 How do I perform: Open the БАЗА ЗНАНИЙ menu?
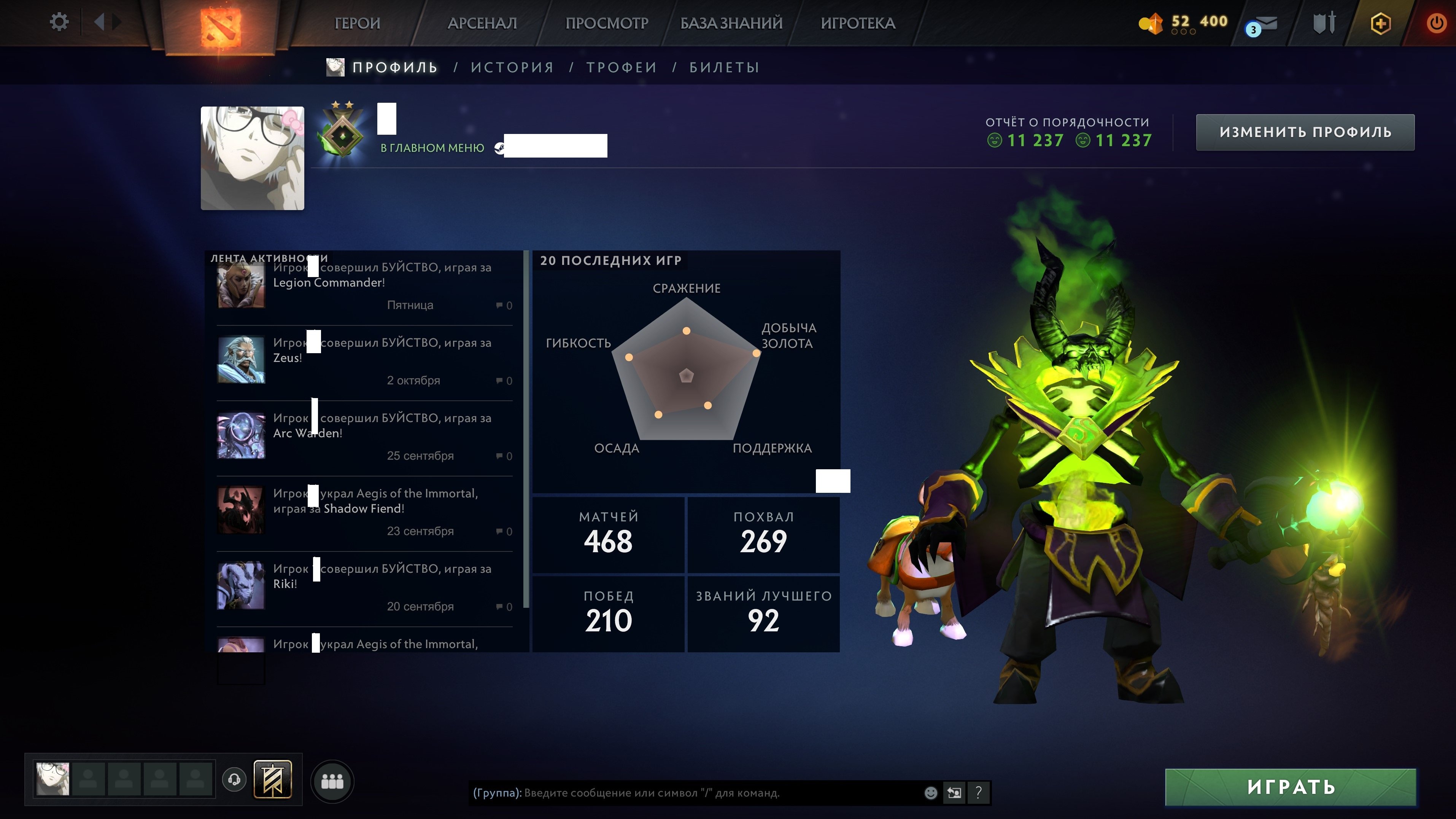click(x=731, y=23)
